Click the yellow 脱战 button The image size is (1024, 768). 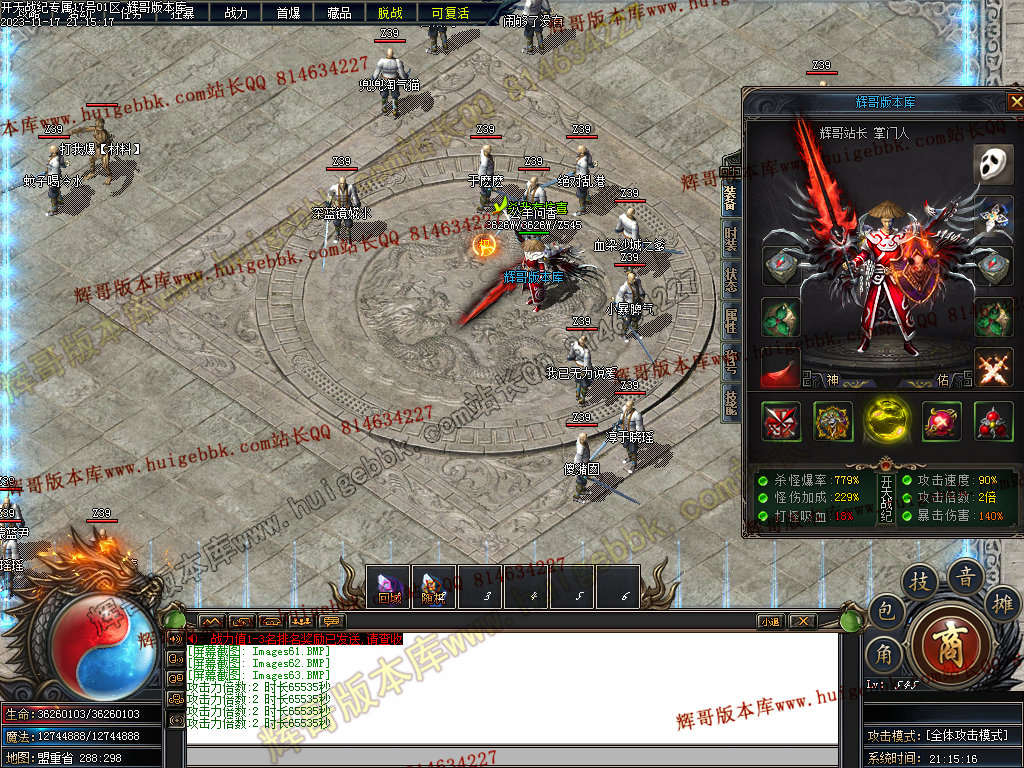click(390, 13)
